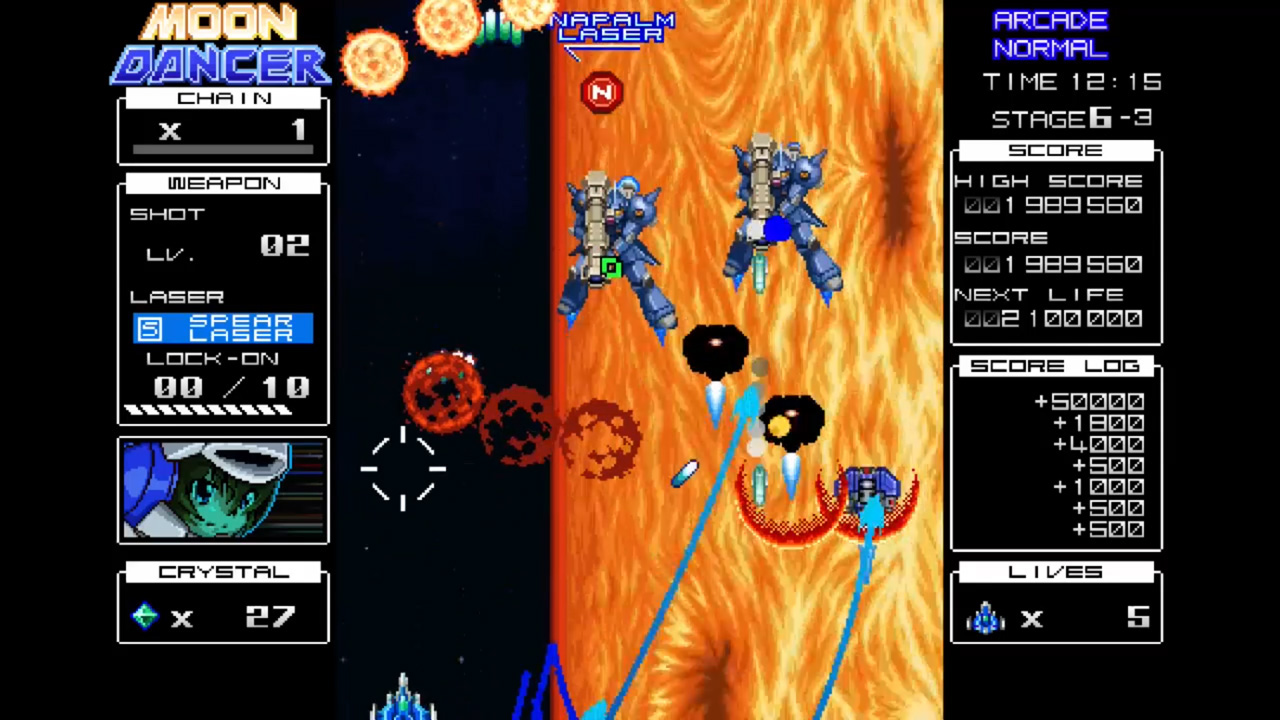Select the ship icon in the LIVES panel

[985, 618]
